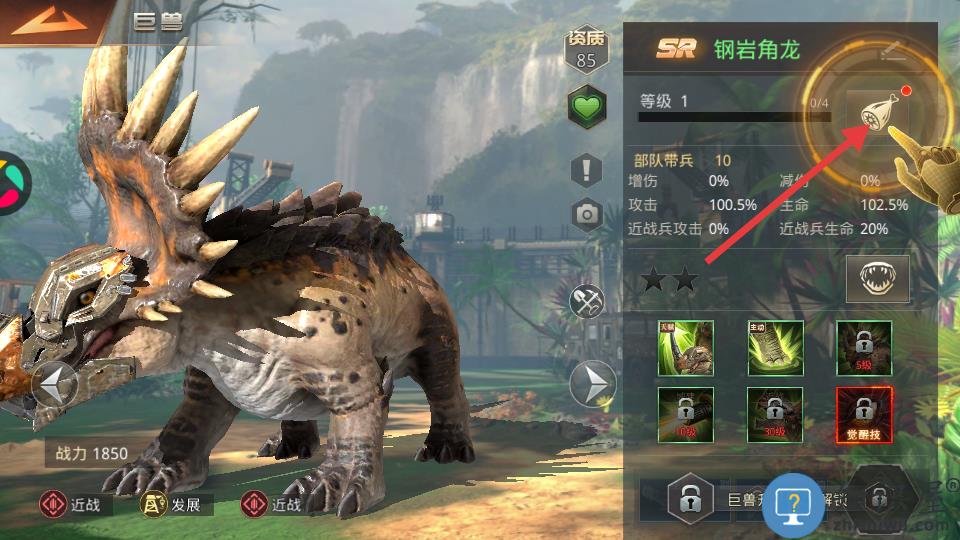The height and width of the screenshot is (540, 960).
Task: Tap the 资质 85 aptitude badge
Action: click(x=587, y=50)
